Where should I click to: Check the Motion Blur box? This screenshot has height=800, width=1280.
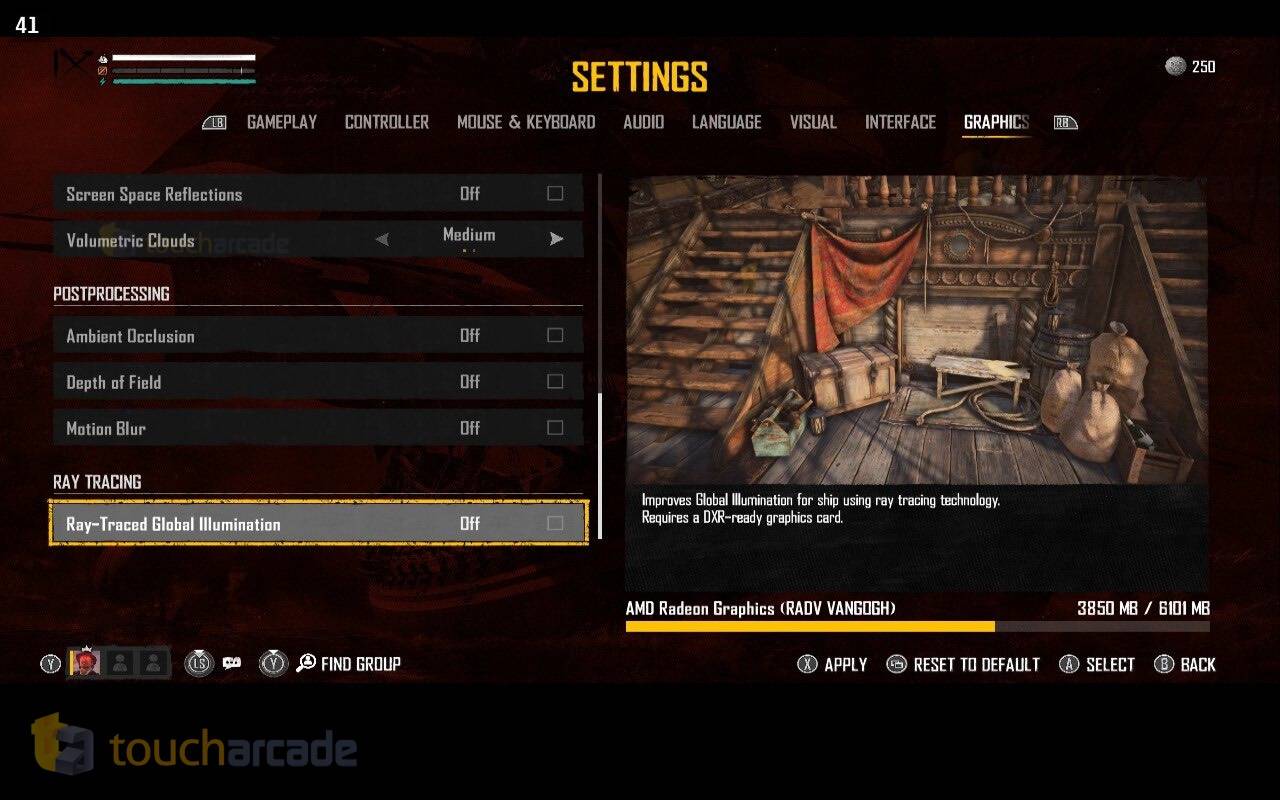click(555, 428)
